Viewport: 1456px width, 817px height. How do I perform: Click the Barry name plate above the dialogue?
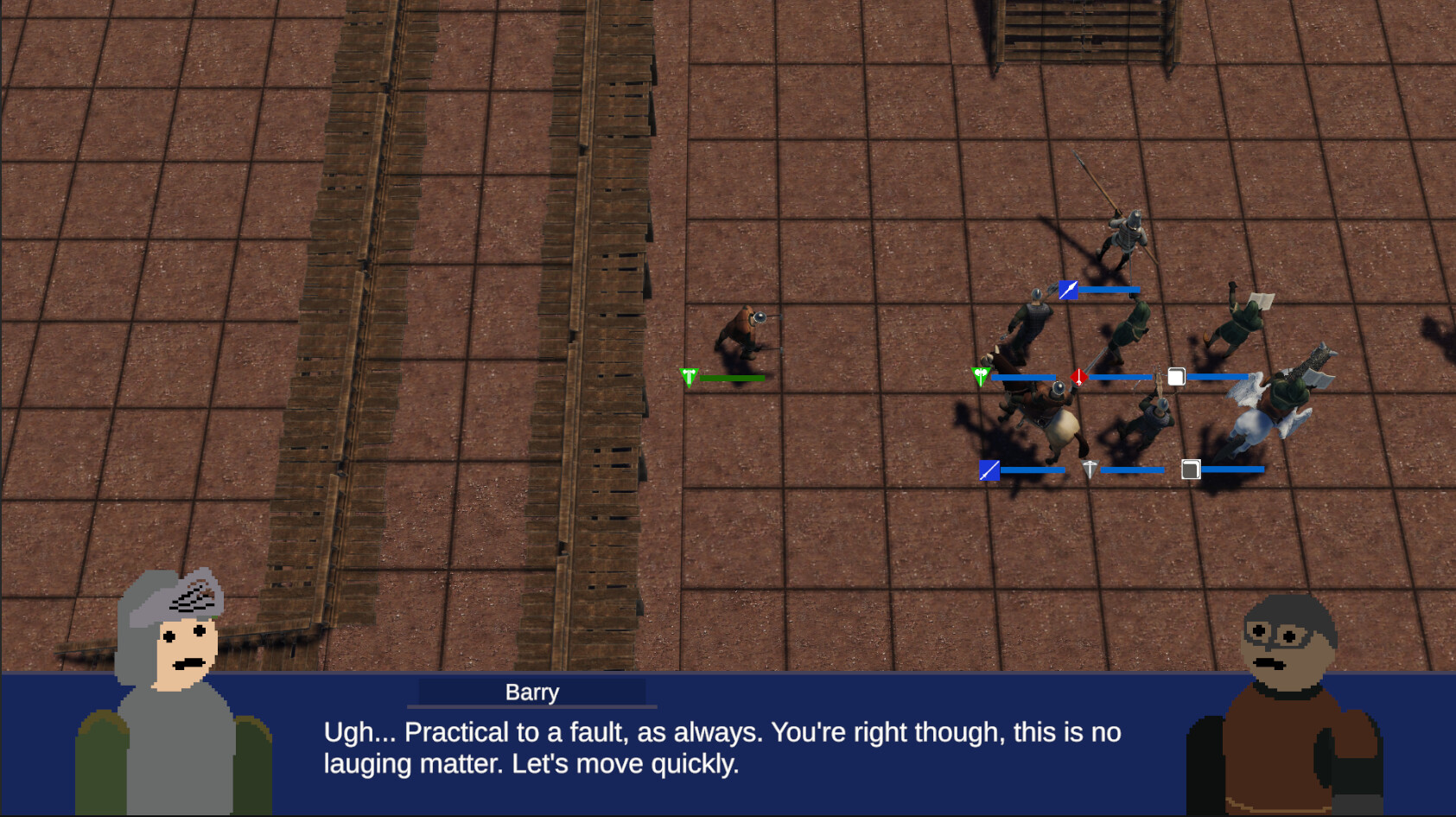pos(531,692)
